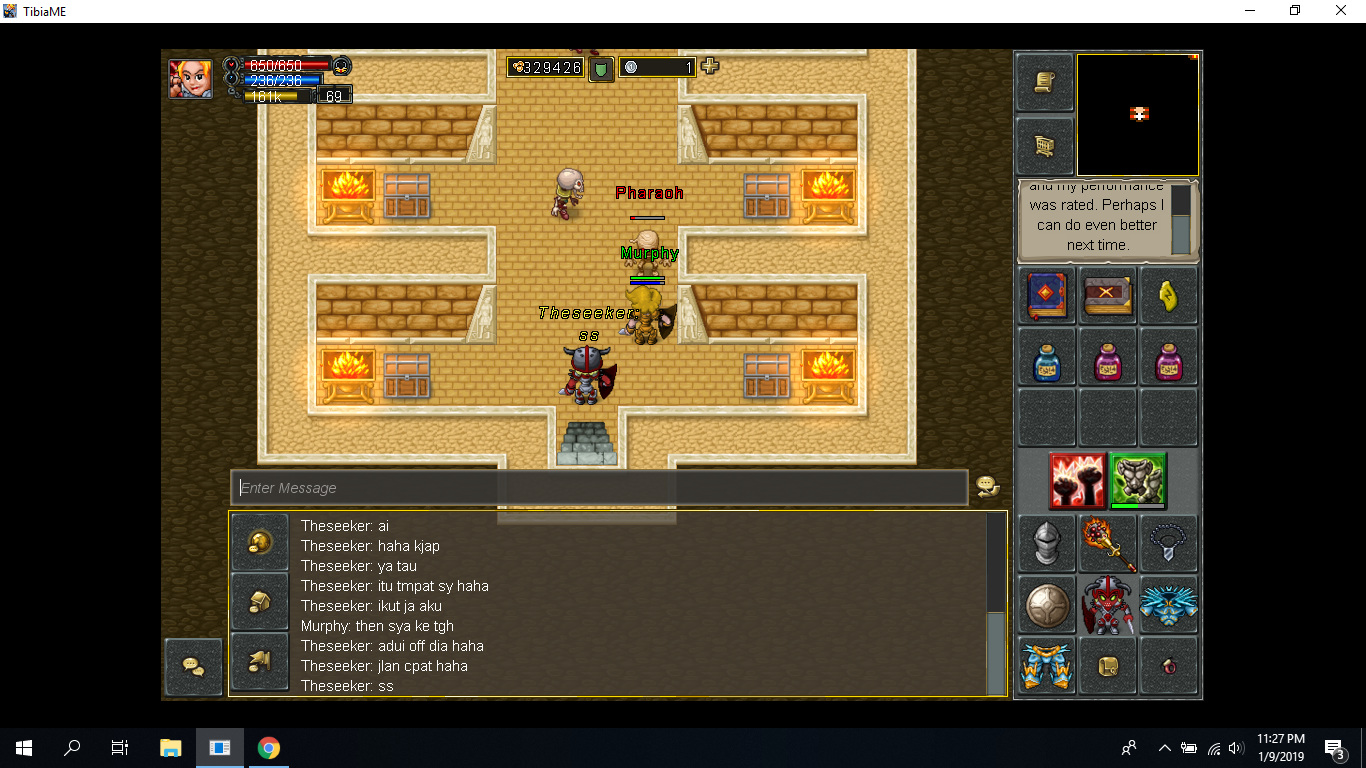Use the yellow lightning rune
The image size is (1366, 768).
[1168, 296]
